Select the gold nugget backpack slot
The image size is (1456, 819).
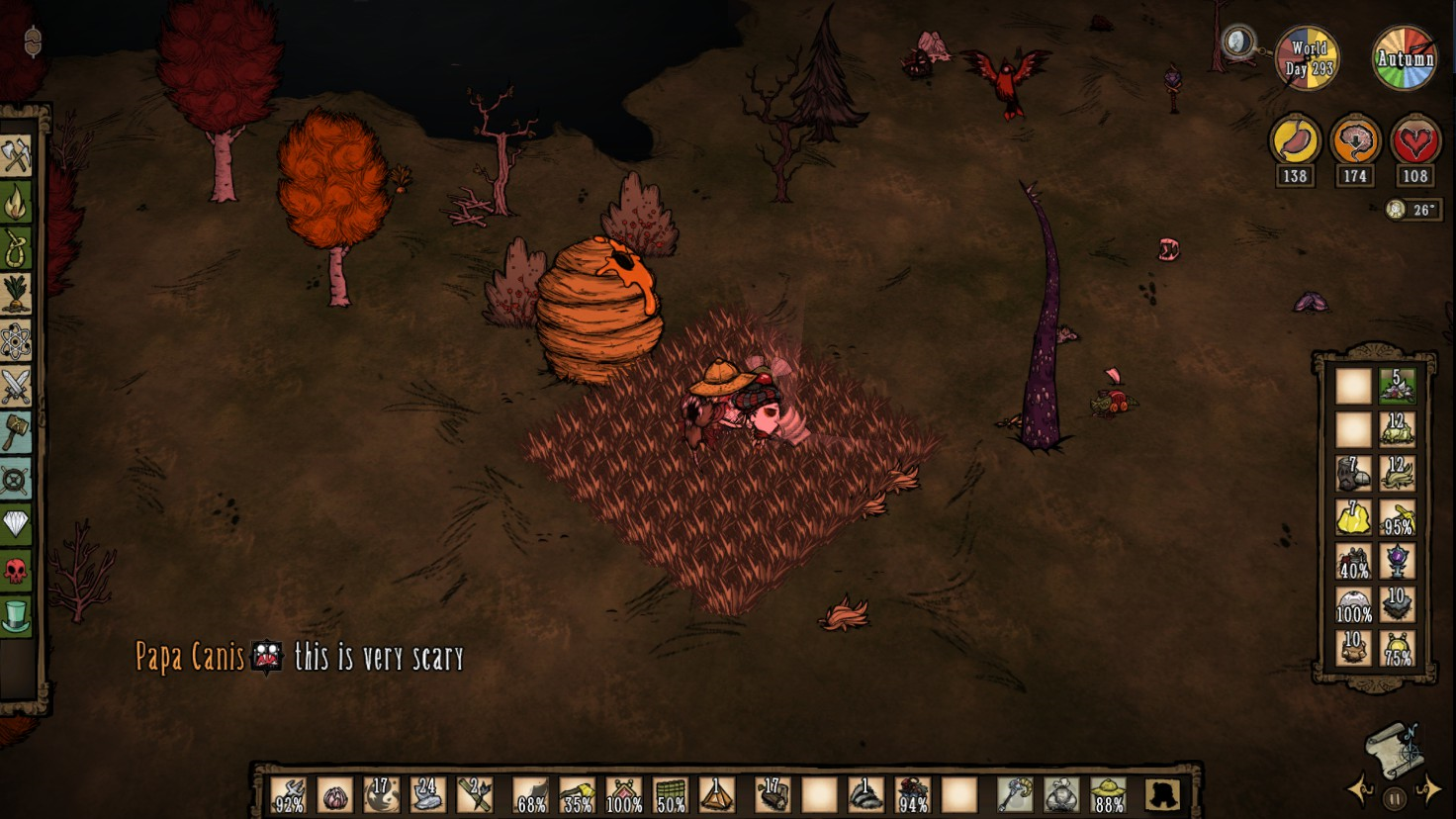1353,516
